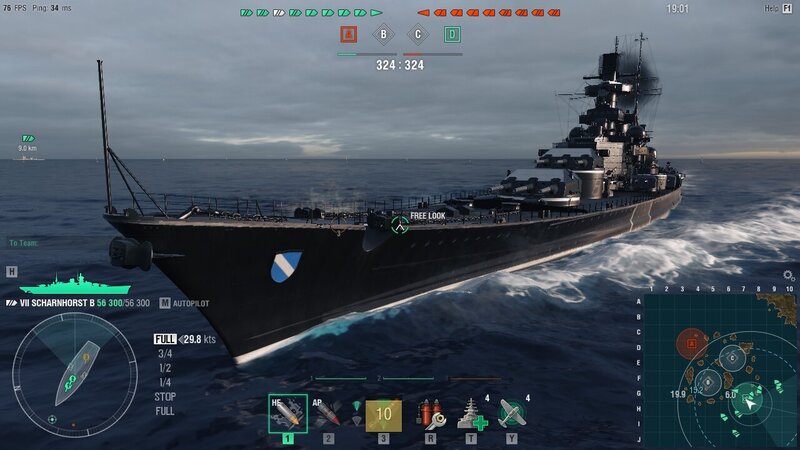
Task: Select the HE shell ammunition
Action: coord(287,413)
